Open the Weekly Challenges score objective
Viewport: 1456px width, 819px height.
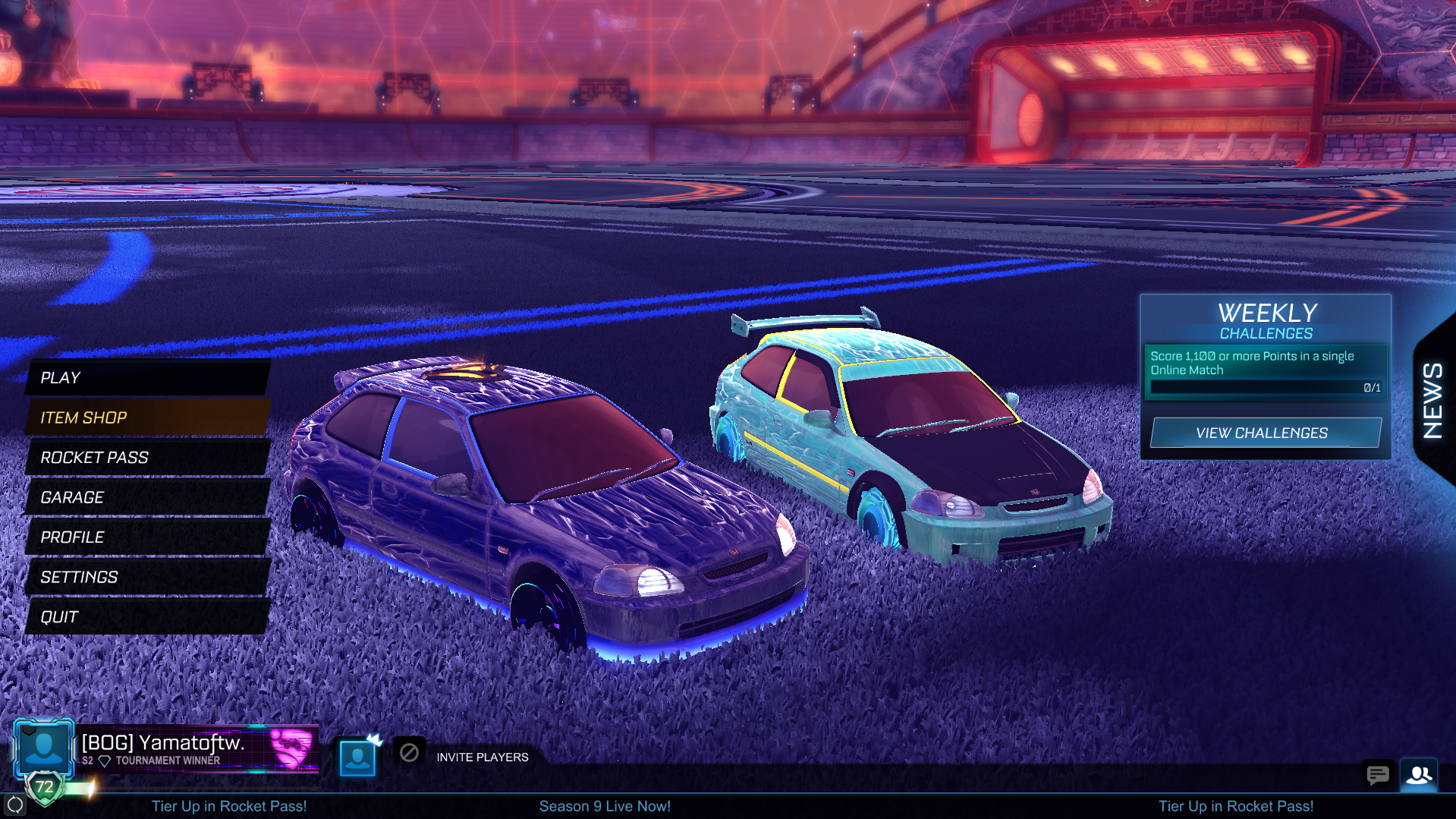click(x=1264, y=370)
